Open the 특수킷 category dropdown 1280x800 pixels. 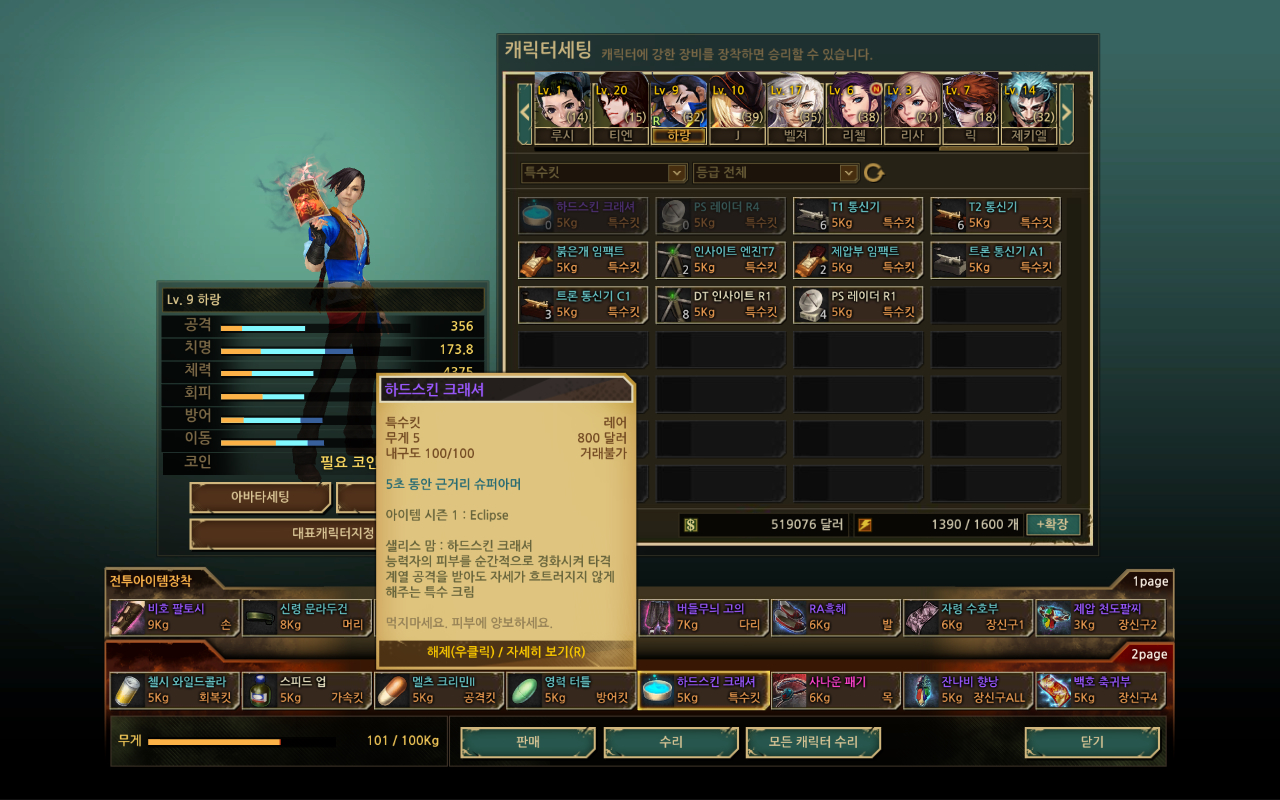coord(604,173)
